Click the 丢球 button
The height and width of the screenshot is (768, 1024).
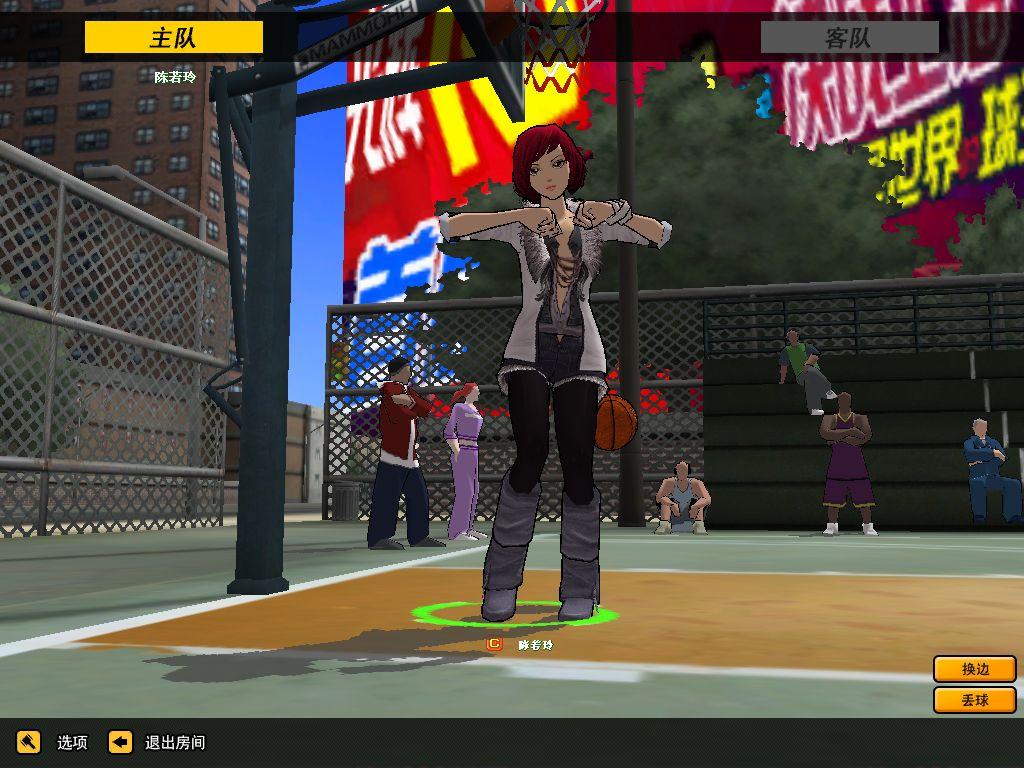974,700
